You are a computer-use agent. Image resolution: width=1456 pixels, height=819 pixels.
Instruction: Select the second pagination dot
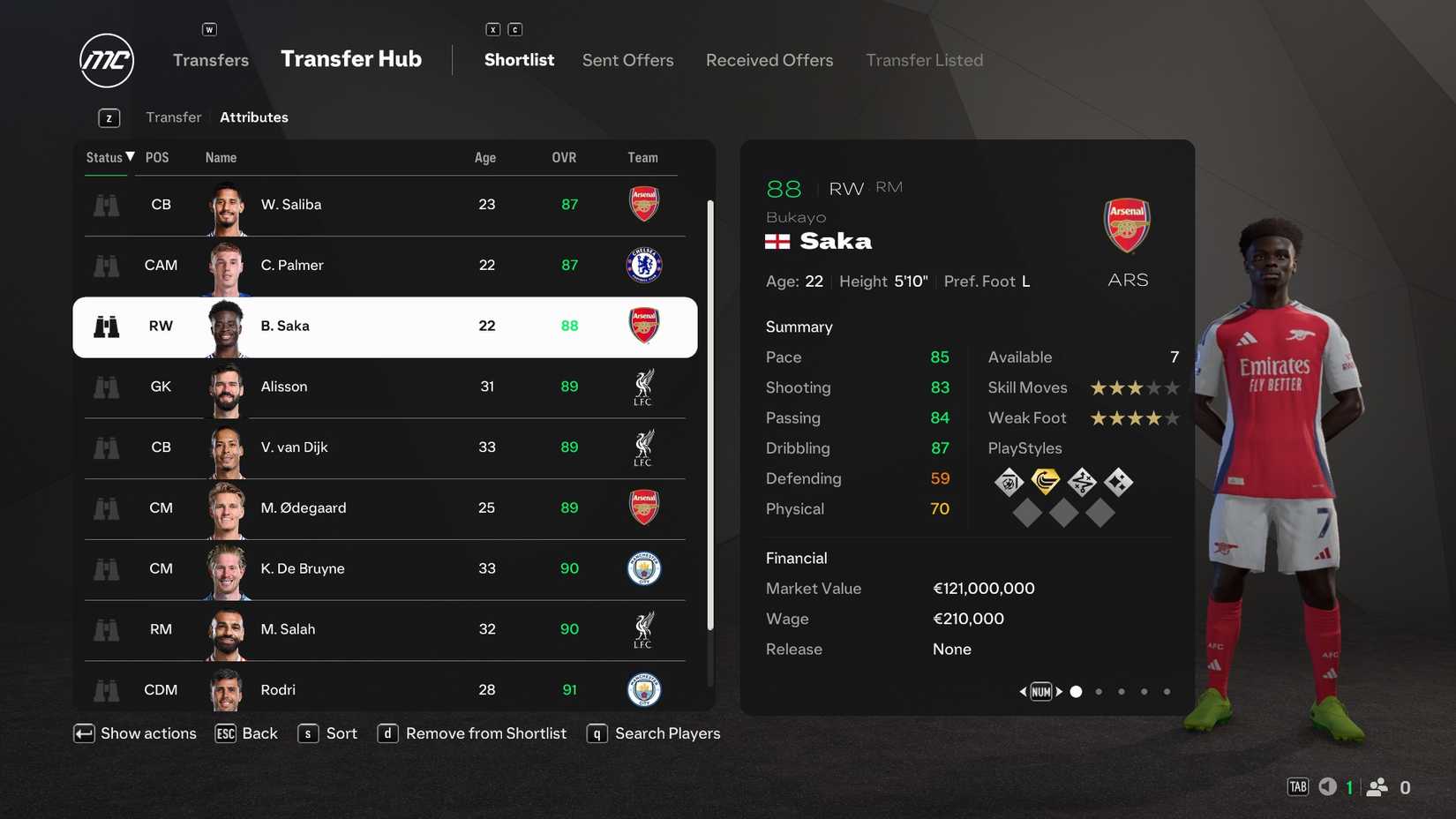(x=1099, y=691)
